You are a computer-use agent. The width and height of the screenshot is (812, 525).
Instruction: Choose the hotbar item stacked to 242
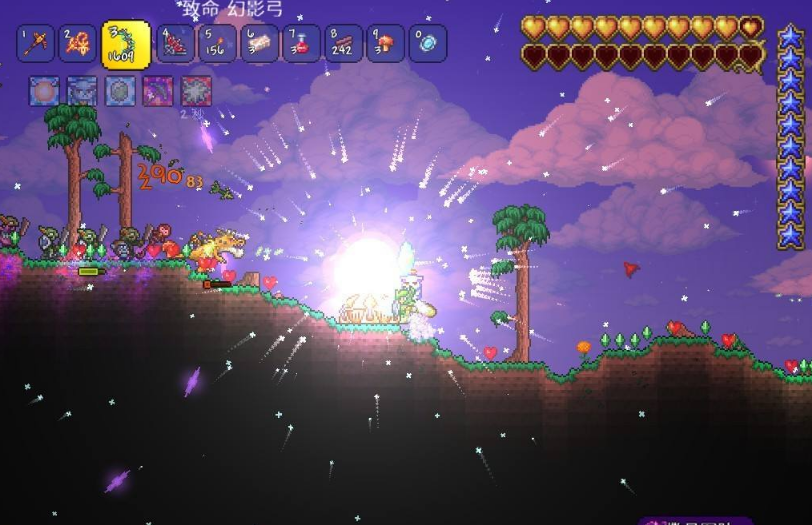coord(344,43)
